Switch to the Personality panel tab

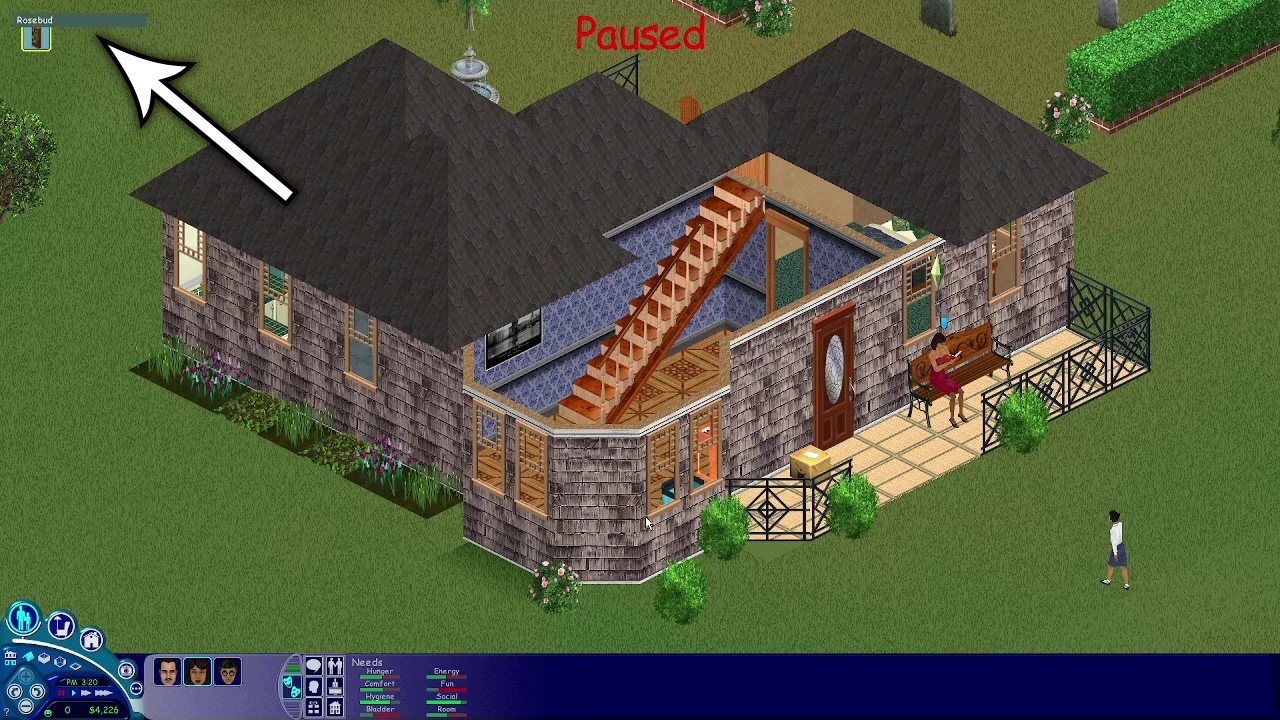click(x=313, y=687)
